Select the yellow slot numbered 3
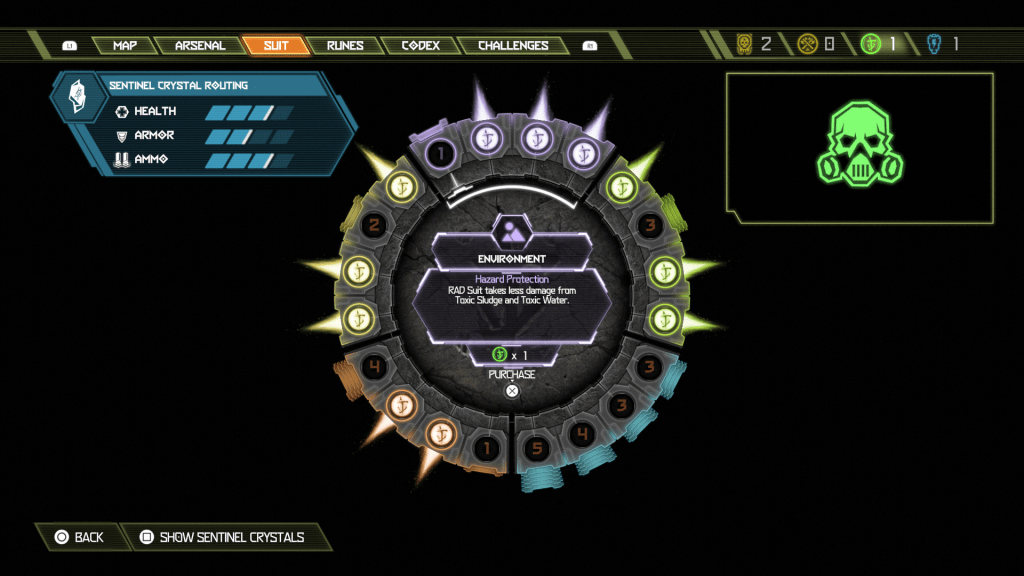1024x576 pixels. click(649, 224)
